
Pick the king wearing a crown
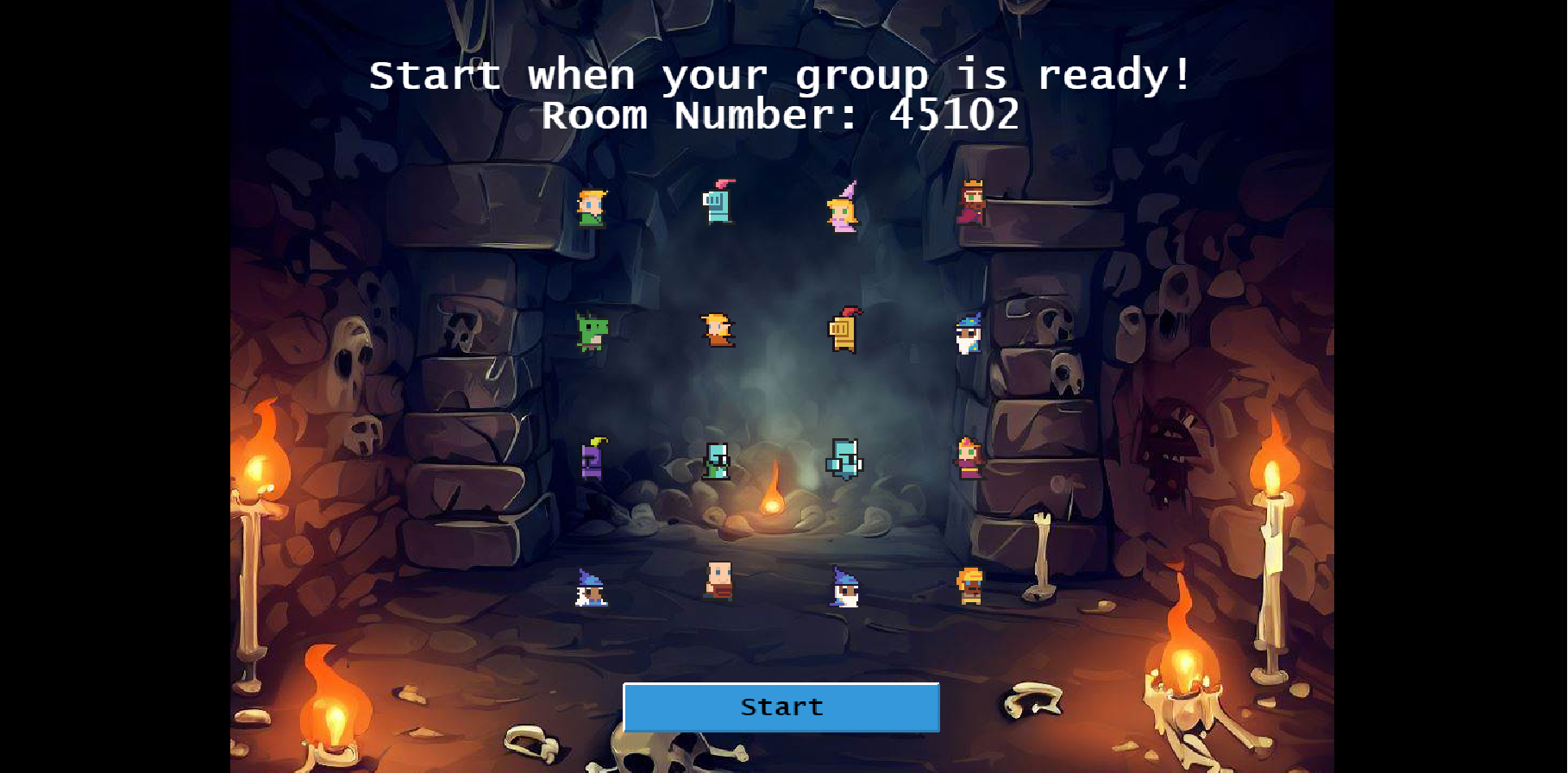(973, 205)
